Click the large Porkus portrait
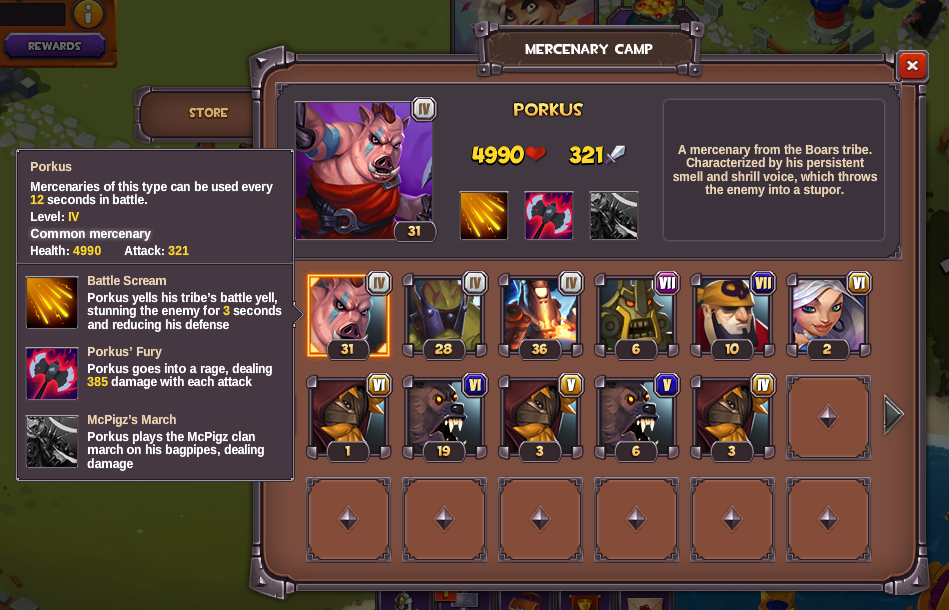The image size is (949, 610). [x=364, y=170]
